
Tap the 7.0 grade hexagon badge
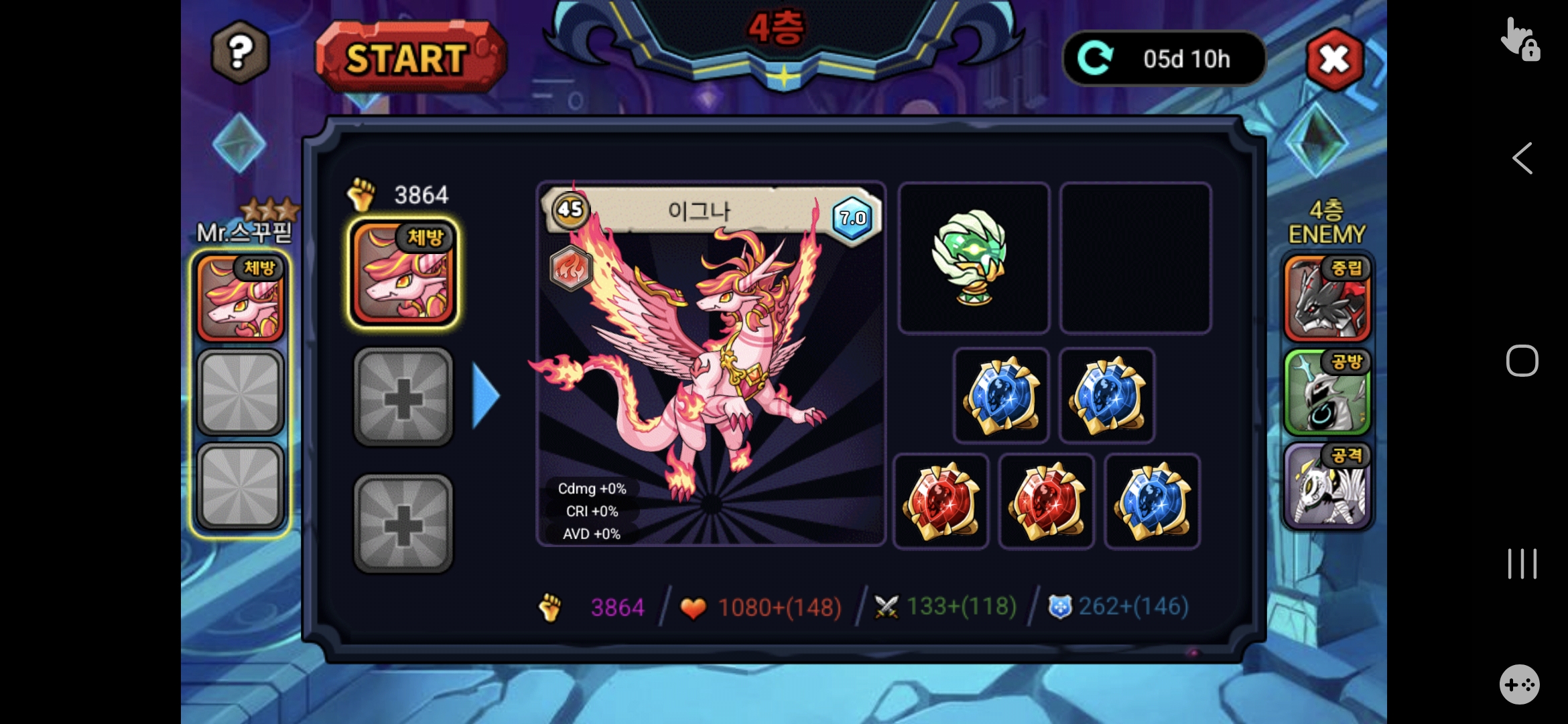coord(852,218)
